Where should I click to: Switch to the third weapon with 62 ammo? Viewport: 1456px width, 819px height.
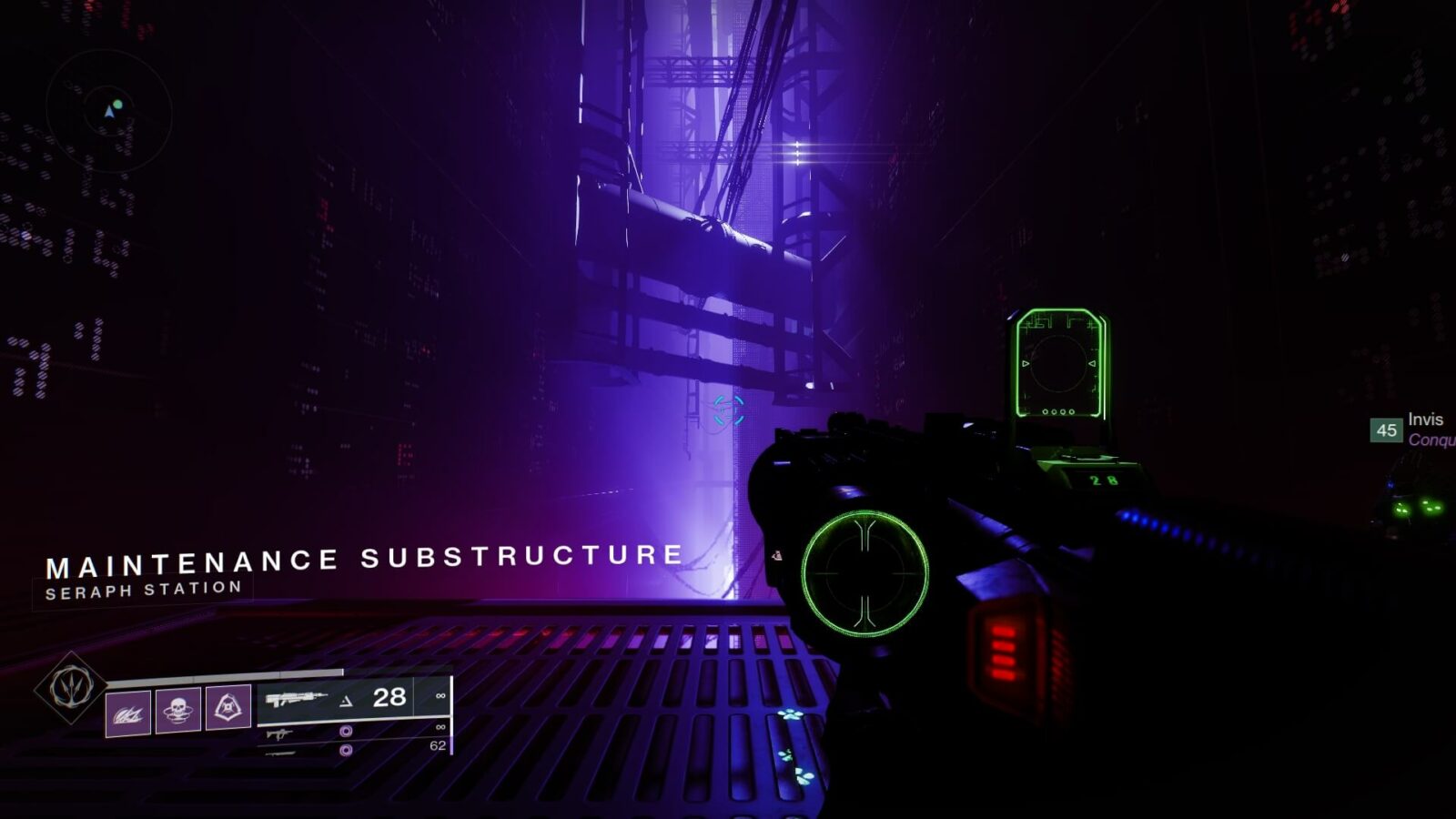tap(353, 749)
